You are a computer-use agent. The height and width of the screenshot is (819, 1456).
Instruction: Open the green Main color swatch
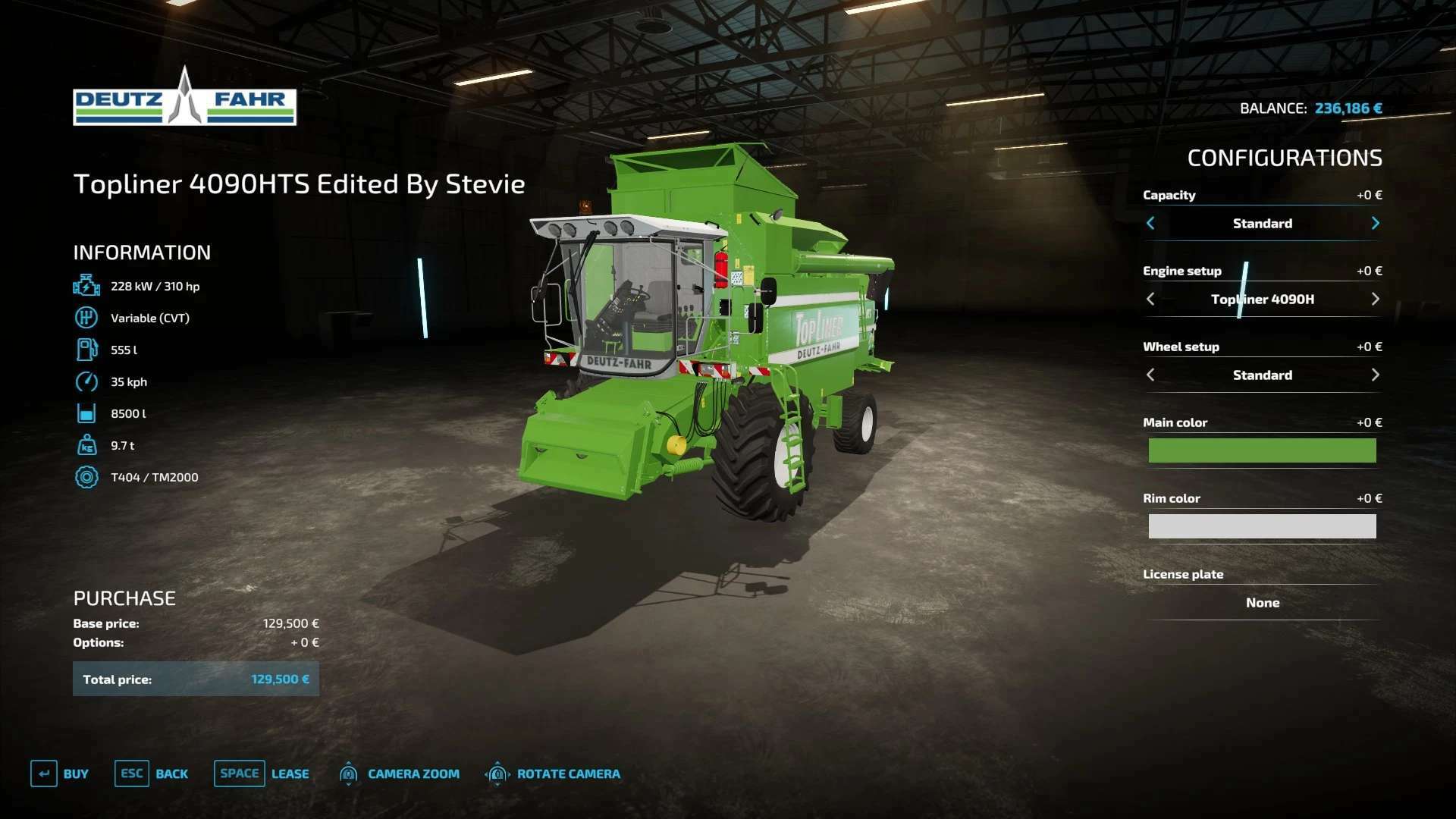tap(1262, 450)
